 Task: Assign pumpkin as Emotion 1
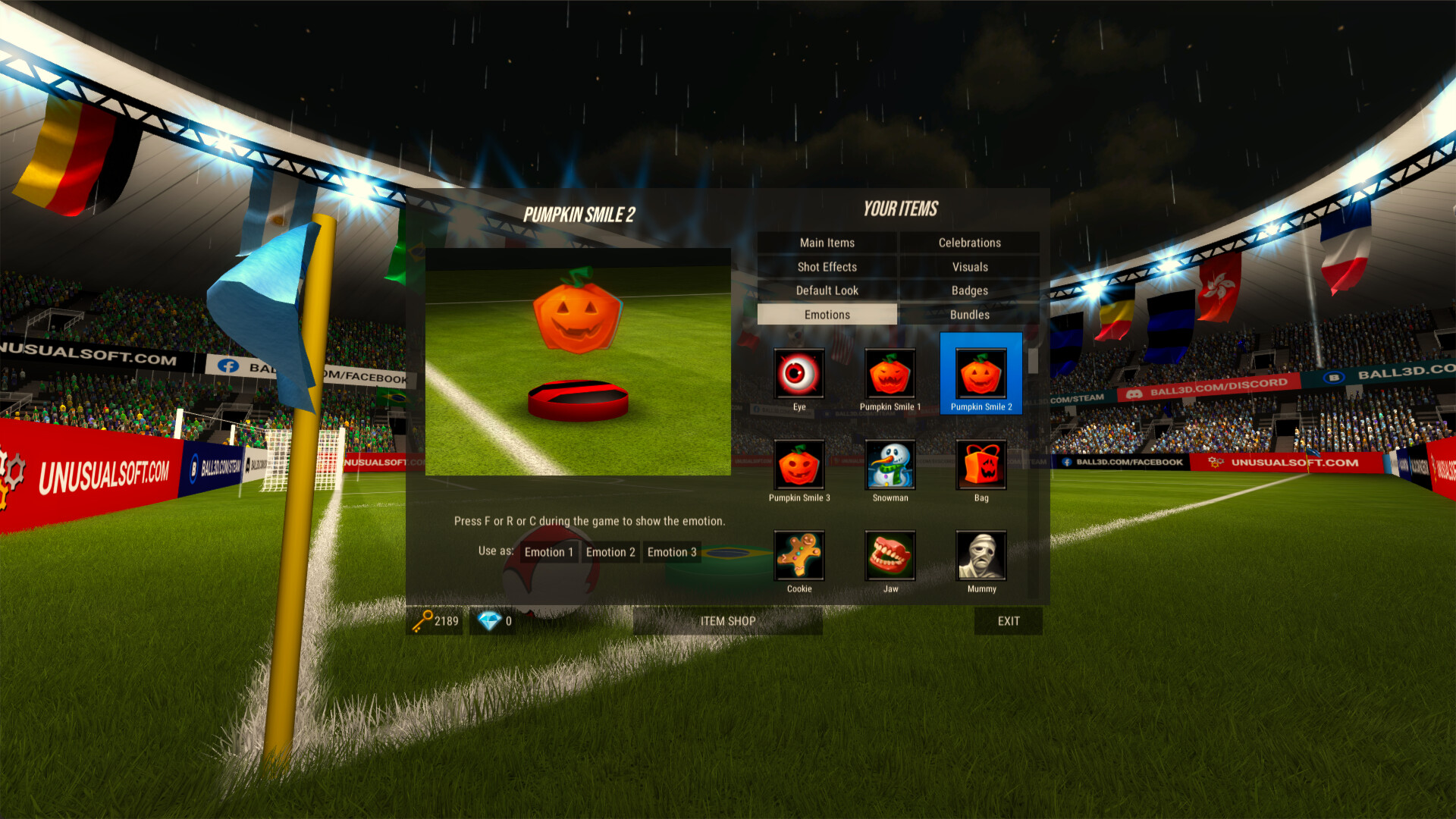549,552
